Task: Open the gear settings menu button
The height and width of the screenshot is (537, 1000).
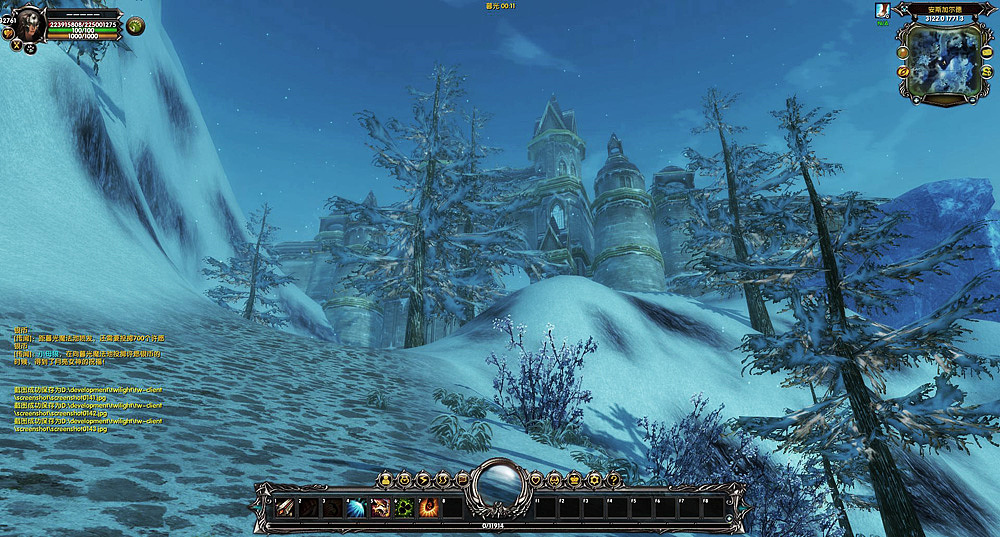Action: pyautogui.click(x=593, y=480)
